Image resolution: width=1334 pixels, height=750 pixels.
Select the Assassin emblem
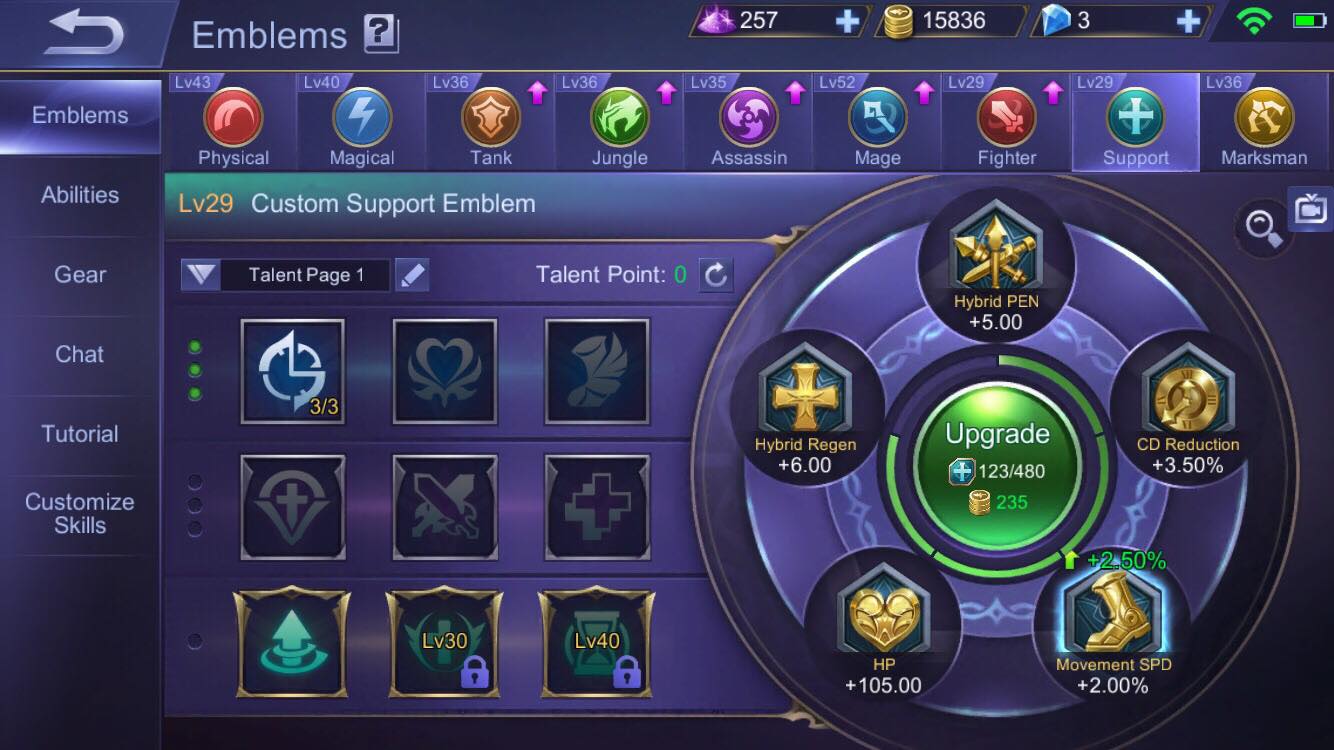[x=747, y=118]
